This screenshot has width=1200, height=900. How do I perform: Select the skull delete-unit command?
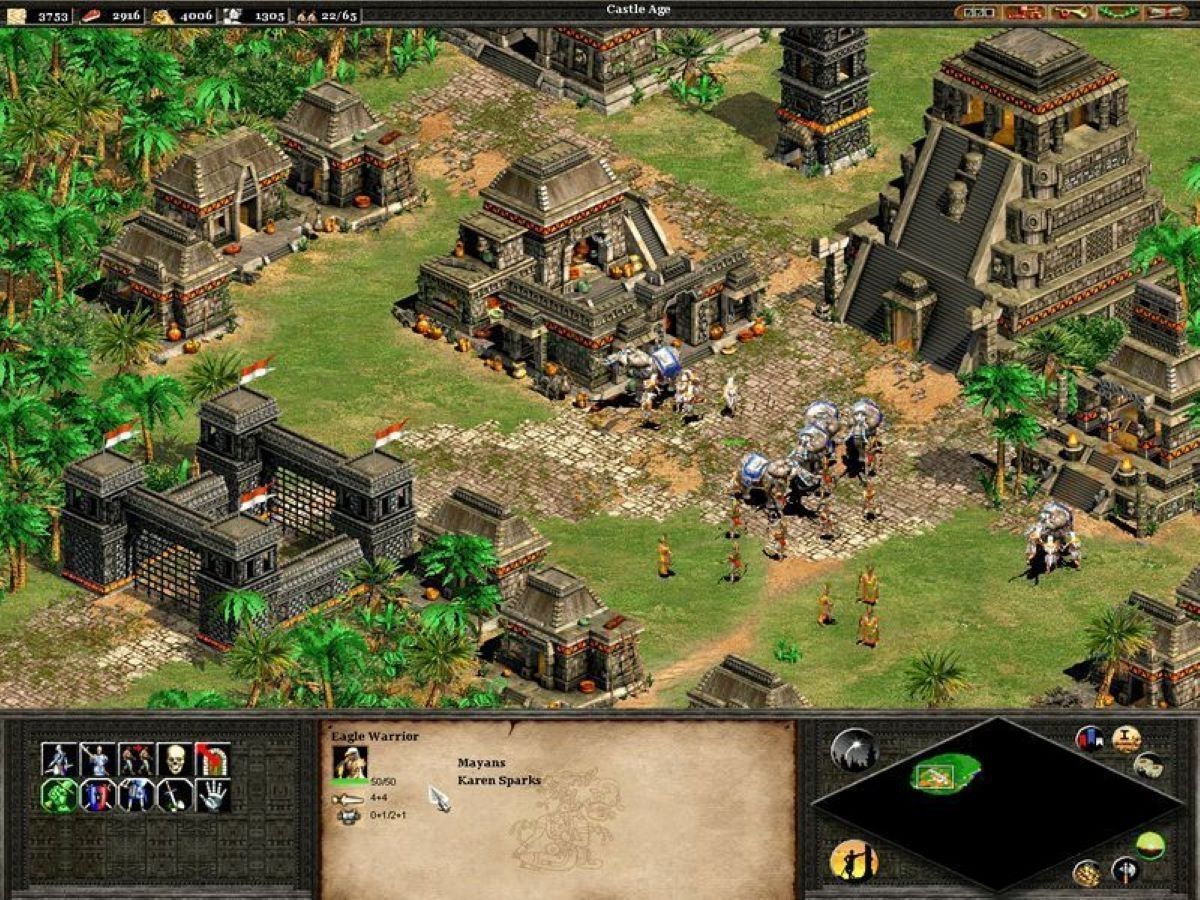174,760
